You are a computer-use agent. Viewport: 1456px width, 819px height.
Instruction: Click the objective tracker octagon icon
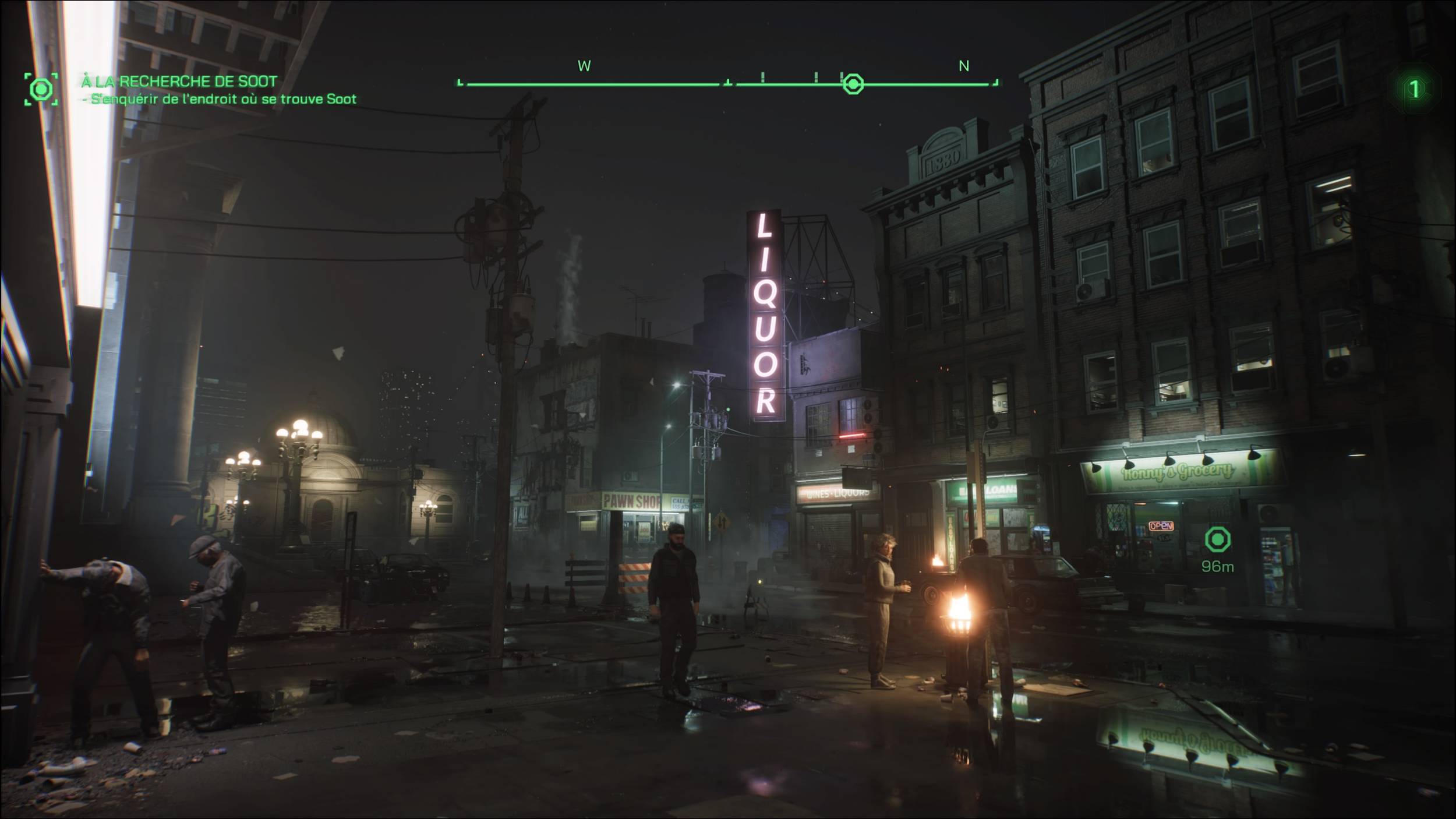coord(41,89)
